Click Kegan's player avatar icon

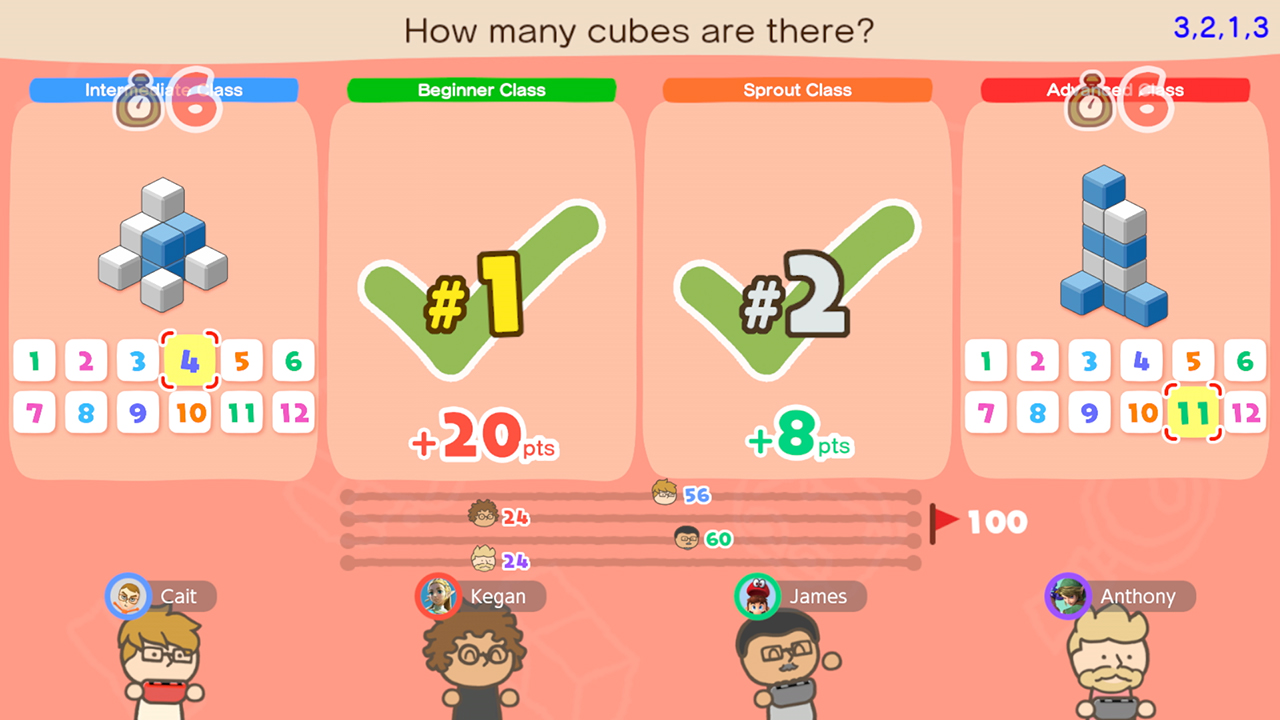pyautogui.click(x=438, y=596)
